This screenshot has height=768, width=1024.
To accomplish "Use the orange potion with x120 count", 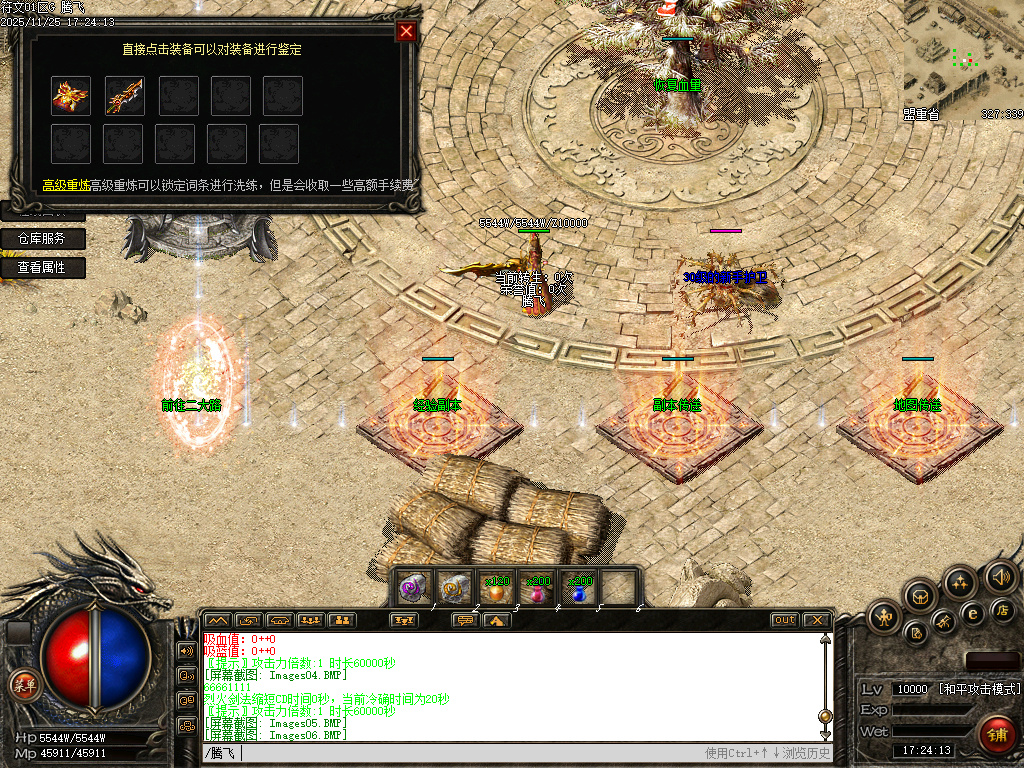I will pyautogui.click(x=496, y=589).
